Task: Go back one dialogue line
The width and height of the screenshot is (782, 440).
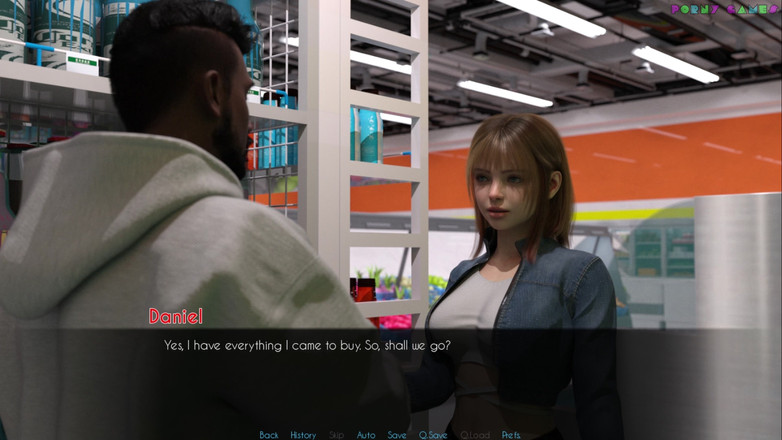Action: coord(269,435)
